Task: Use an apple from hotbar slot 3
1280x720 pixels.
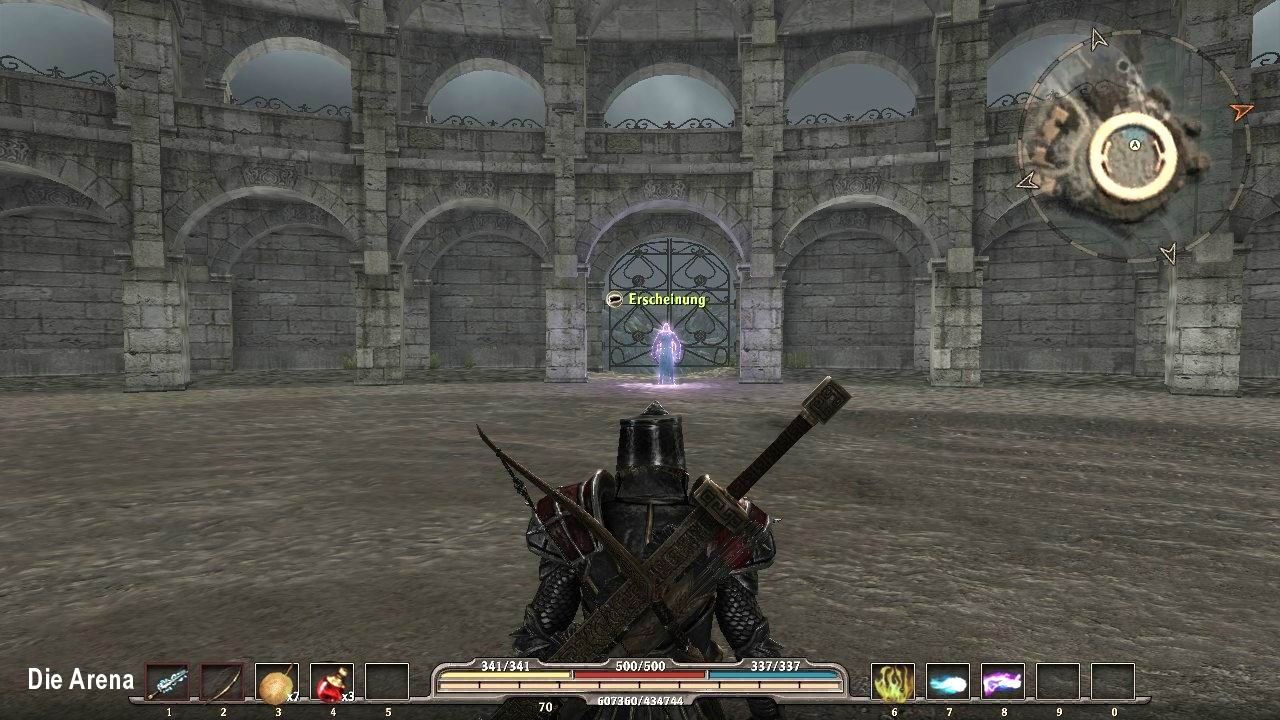Action: click(277, 680)
